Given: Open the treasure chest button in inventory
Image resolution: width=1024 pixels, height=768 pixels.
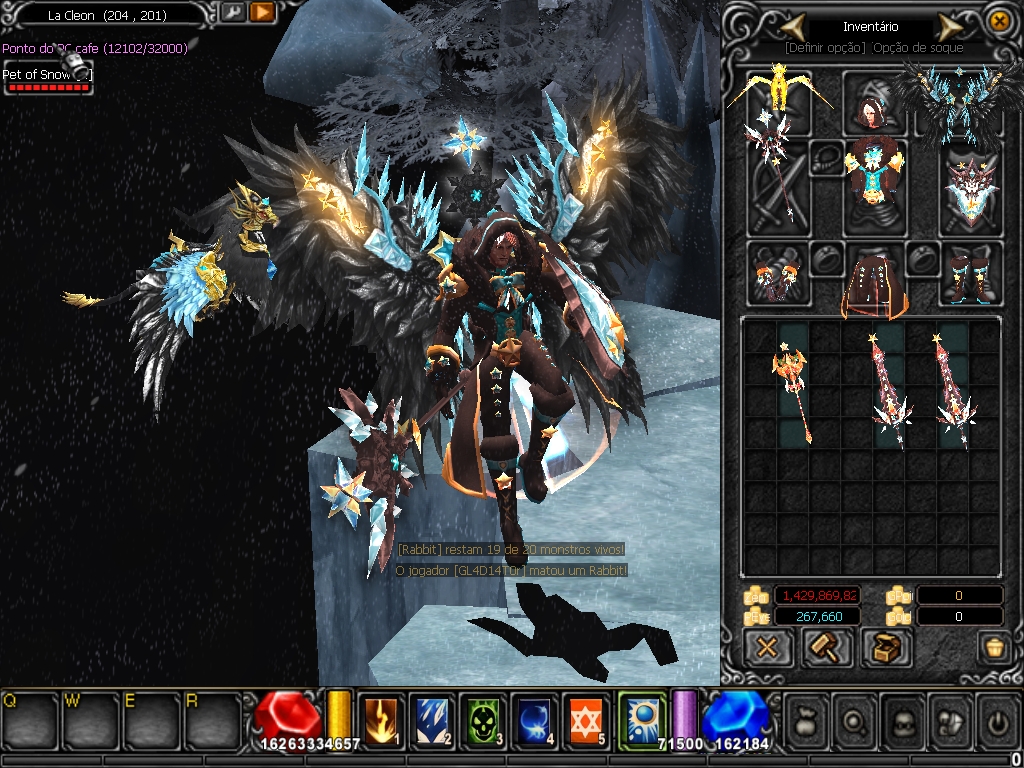Looking at the screenshot, I should (x=884, y=648).
